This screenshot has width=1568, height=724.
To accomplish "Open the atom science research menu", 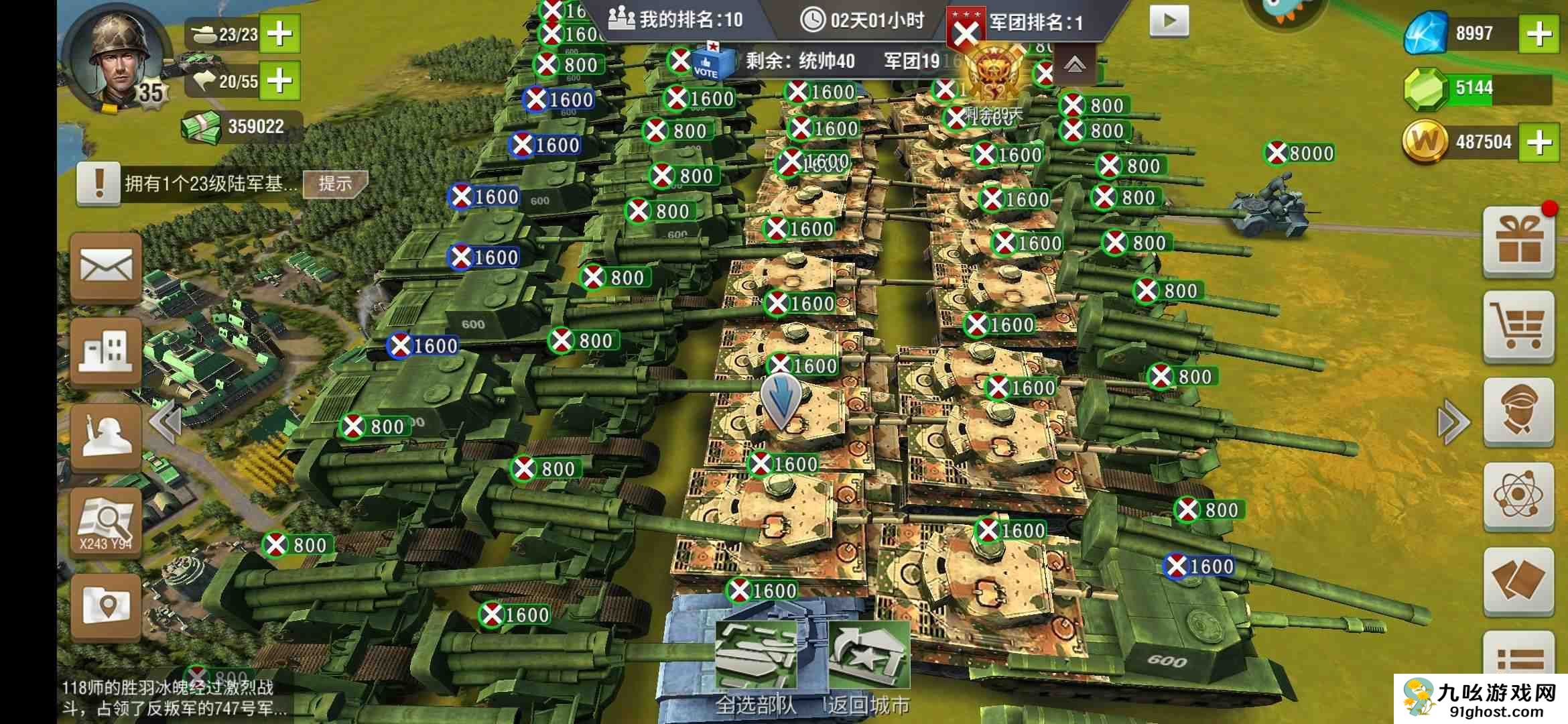I will [1518, 496].
